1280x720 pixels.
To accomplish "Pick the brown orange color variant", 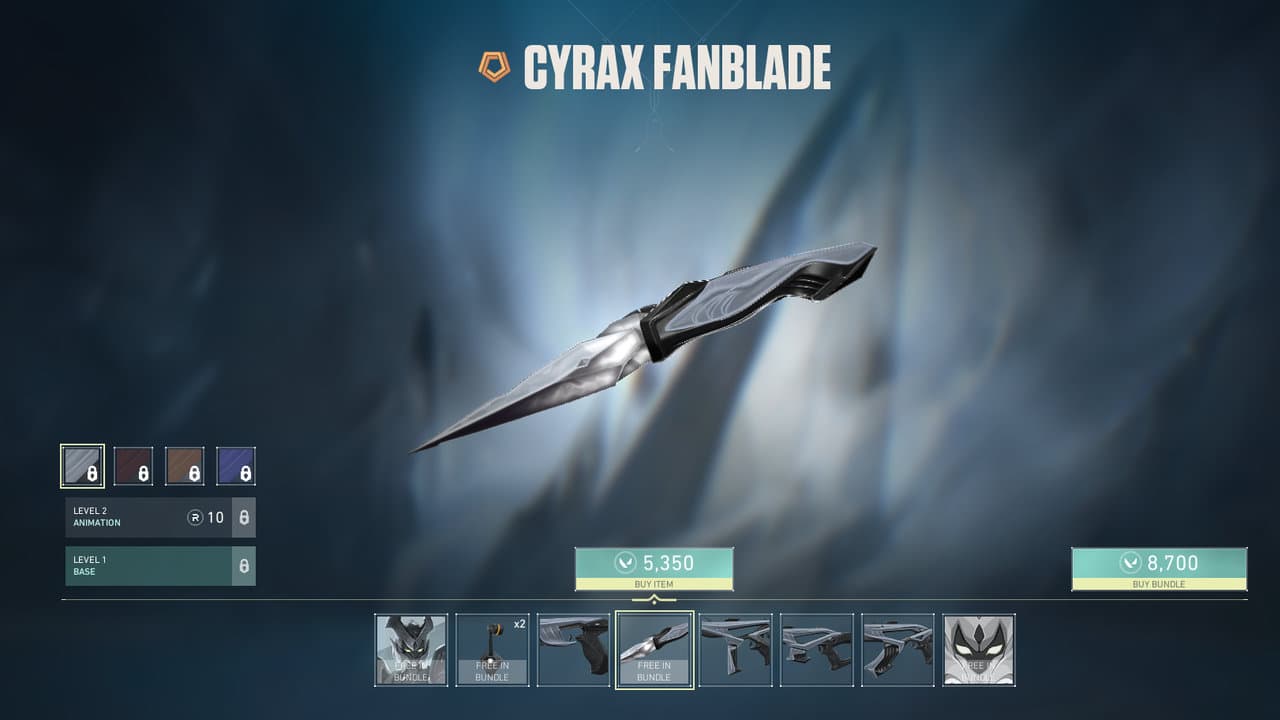I will 185,466.
